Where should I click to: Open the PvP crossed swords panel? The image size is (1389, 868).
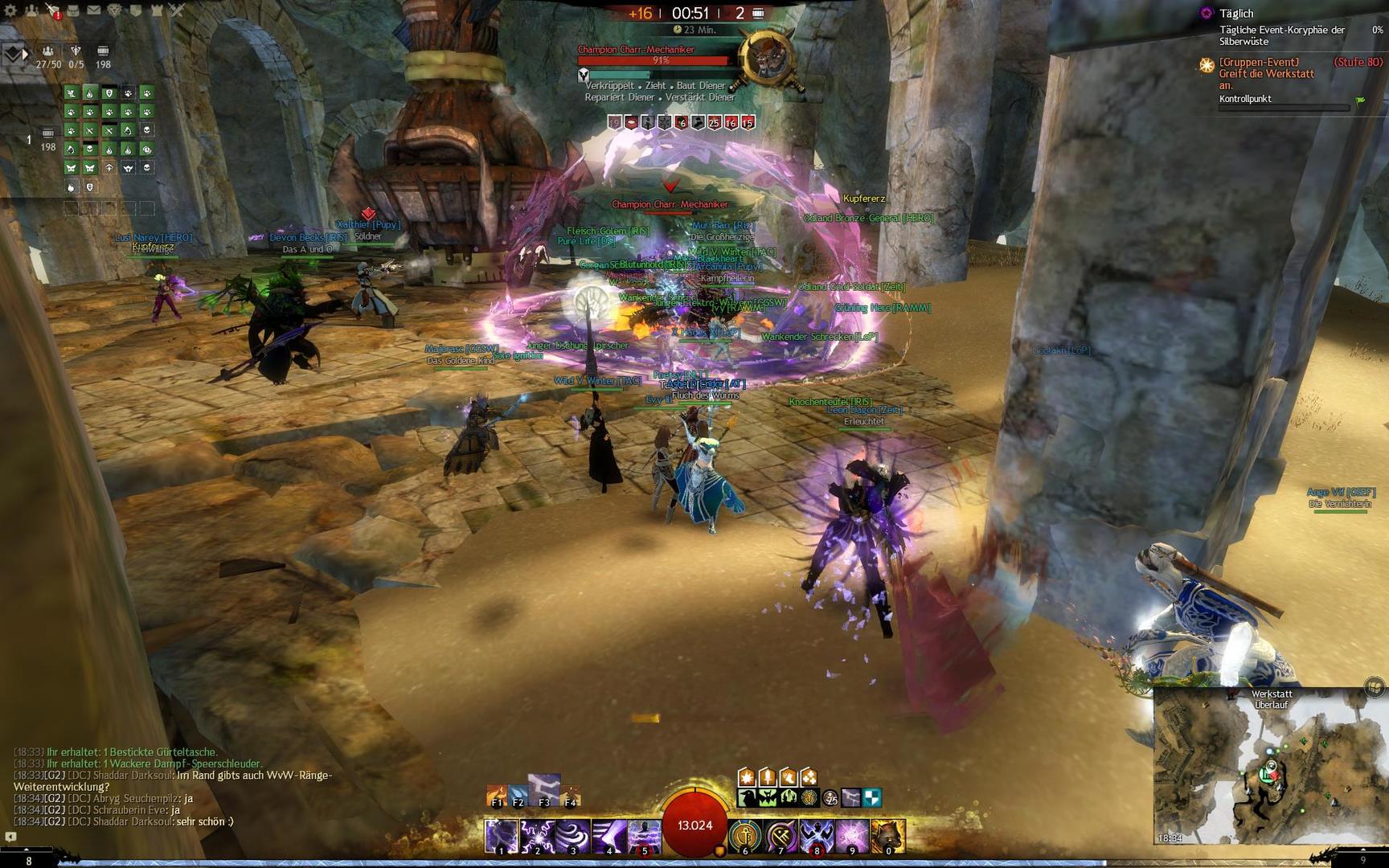pyautogui.click(x=177, y=10)
